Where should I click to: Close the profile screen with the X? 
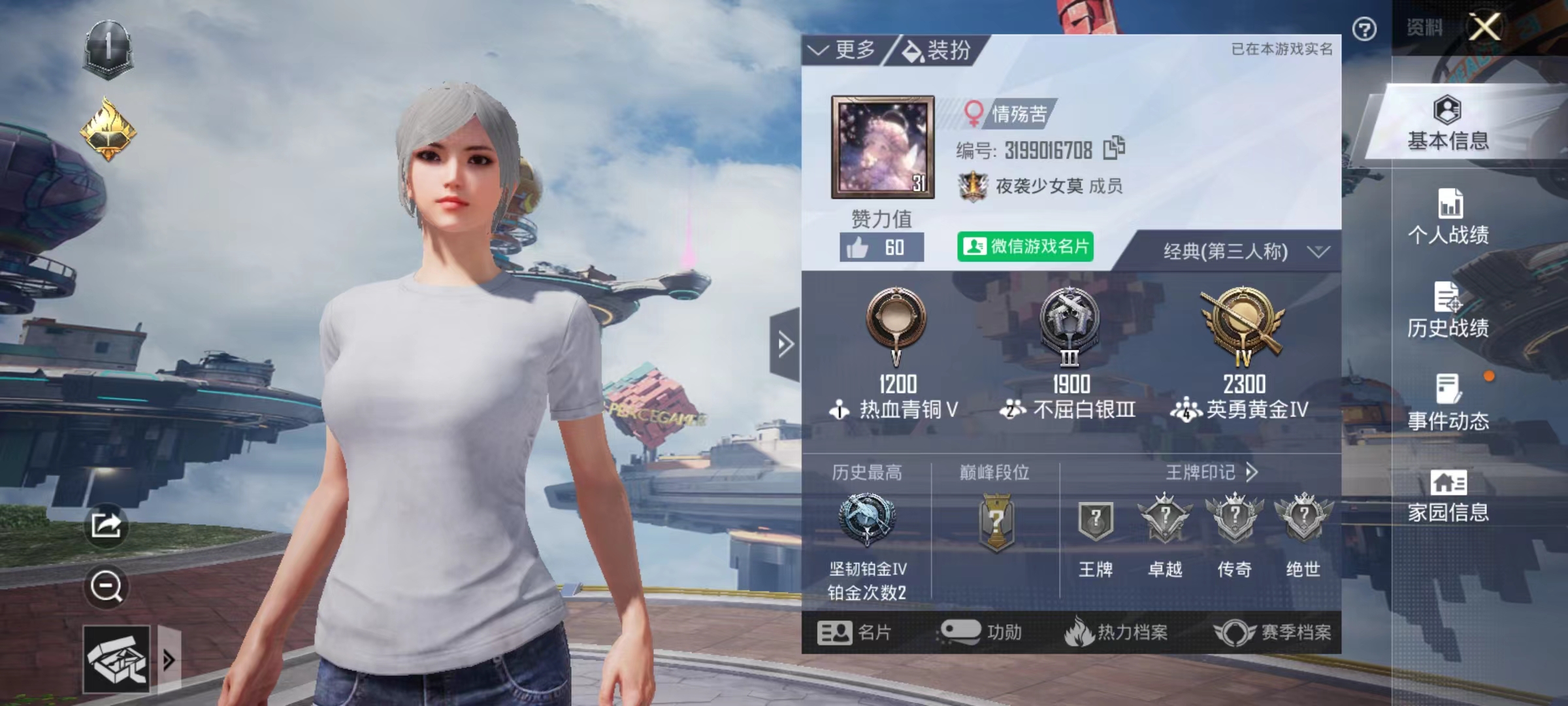pyautogui.click(x=1484, y=27)
